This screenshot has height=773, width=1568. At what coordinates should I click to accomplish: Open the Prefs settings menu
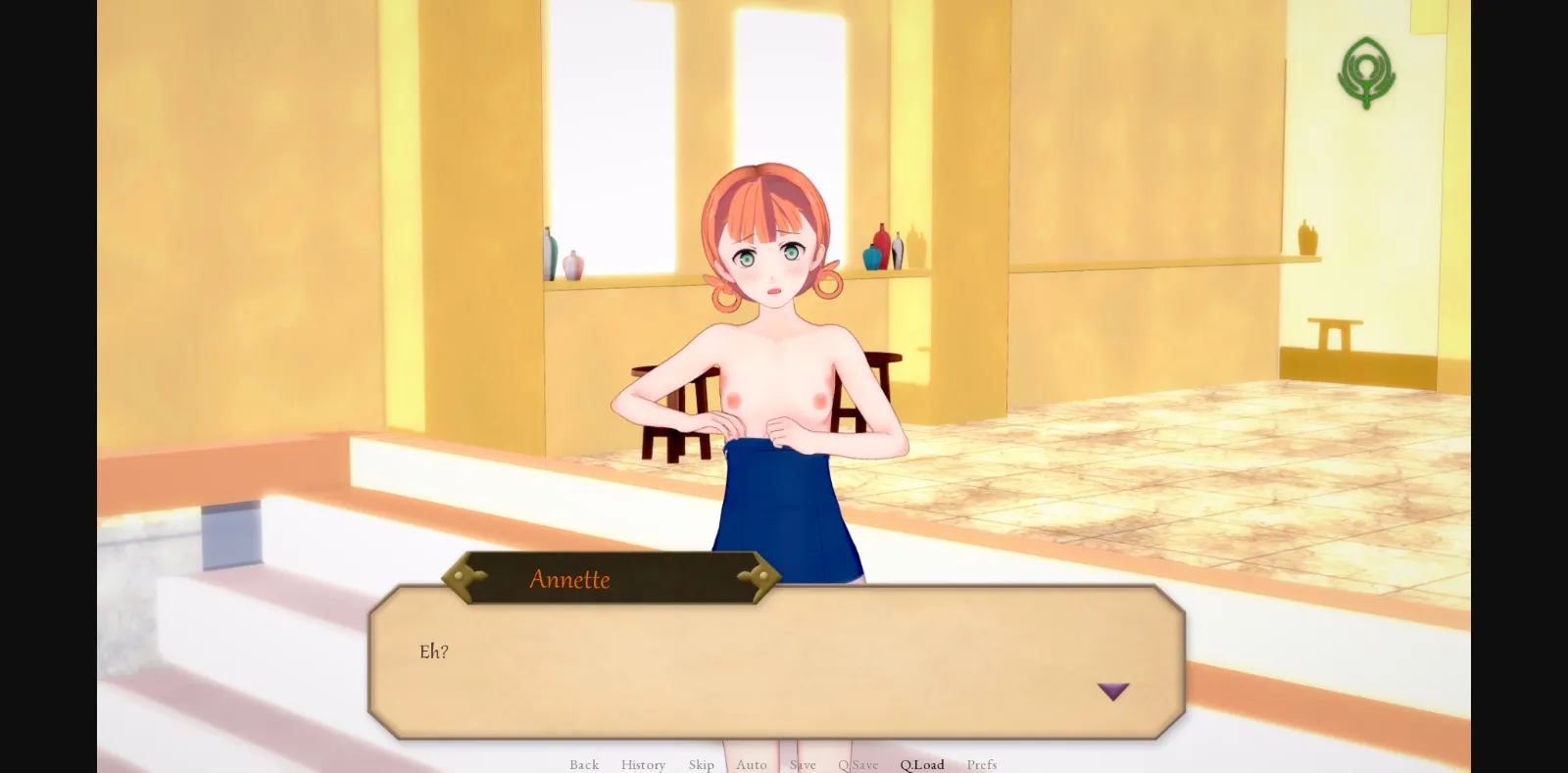[982, 765]
